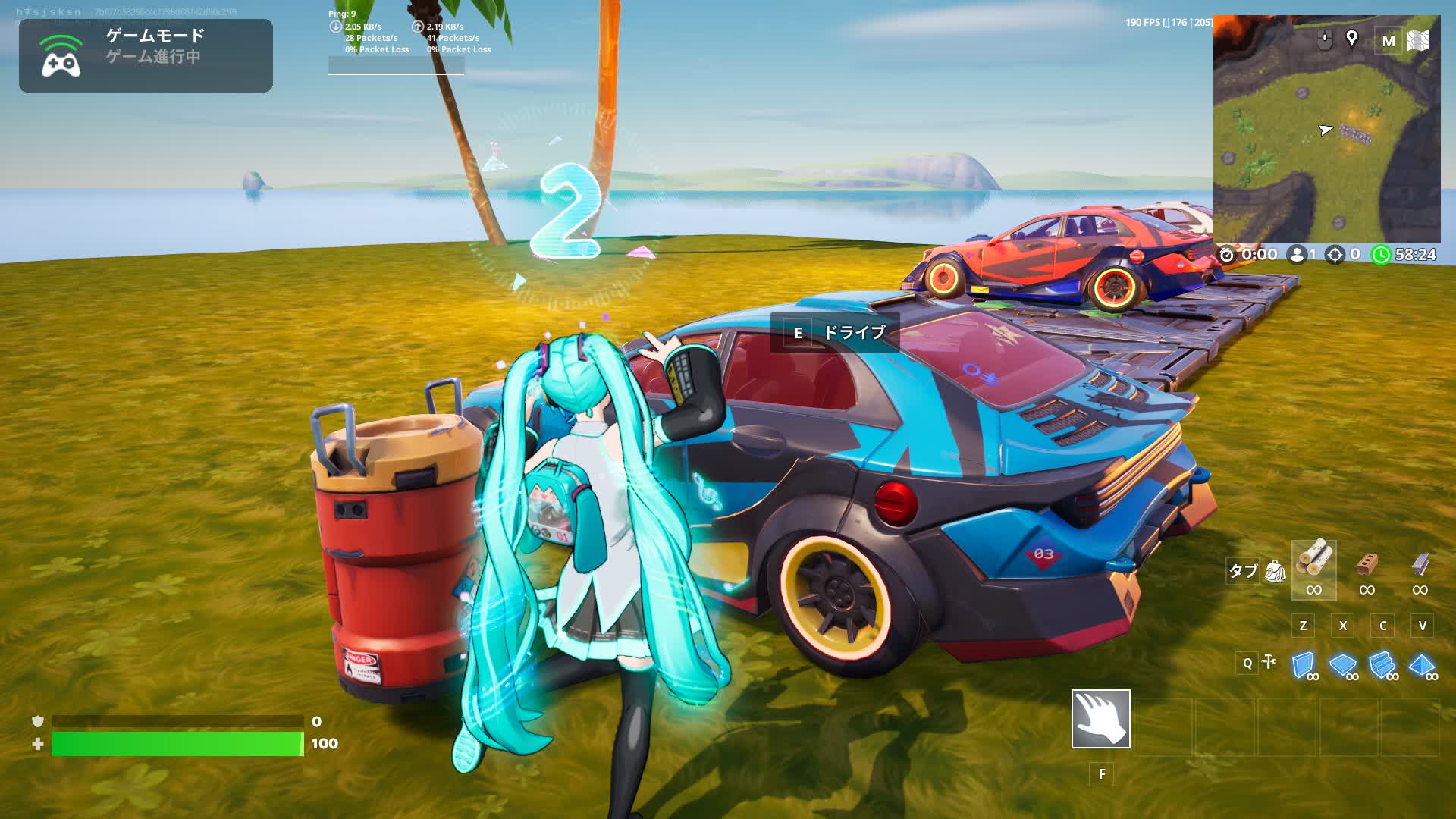Select the trap icon beside the build pieces

(1269, 662)
